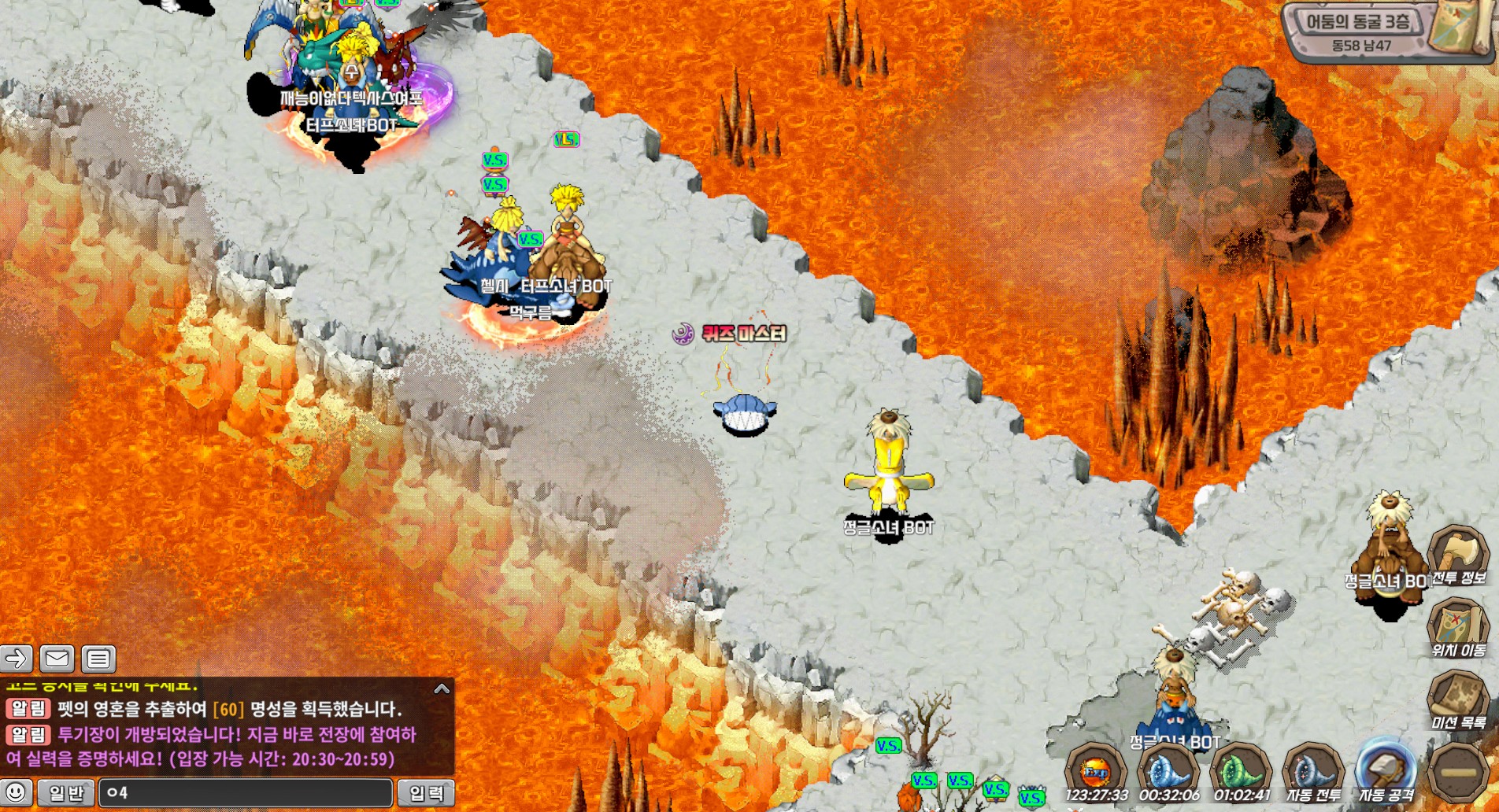
Task: Expand the chat window with the up arrow
Action: click(442, 689)
